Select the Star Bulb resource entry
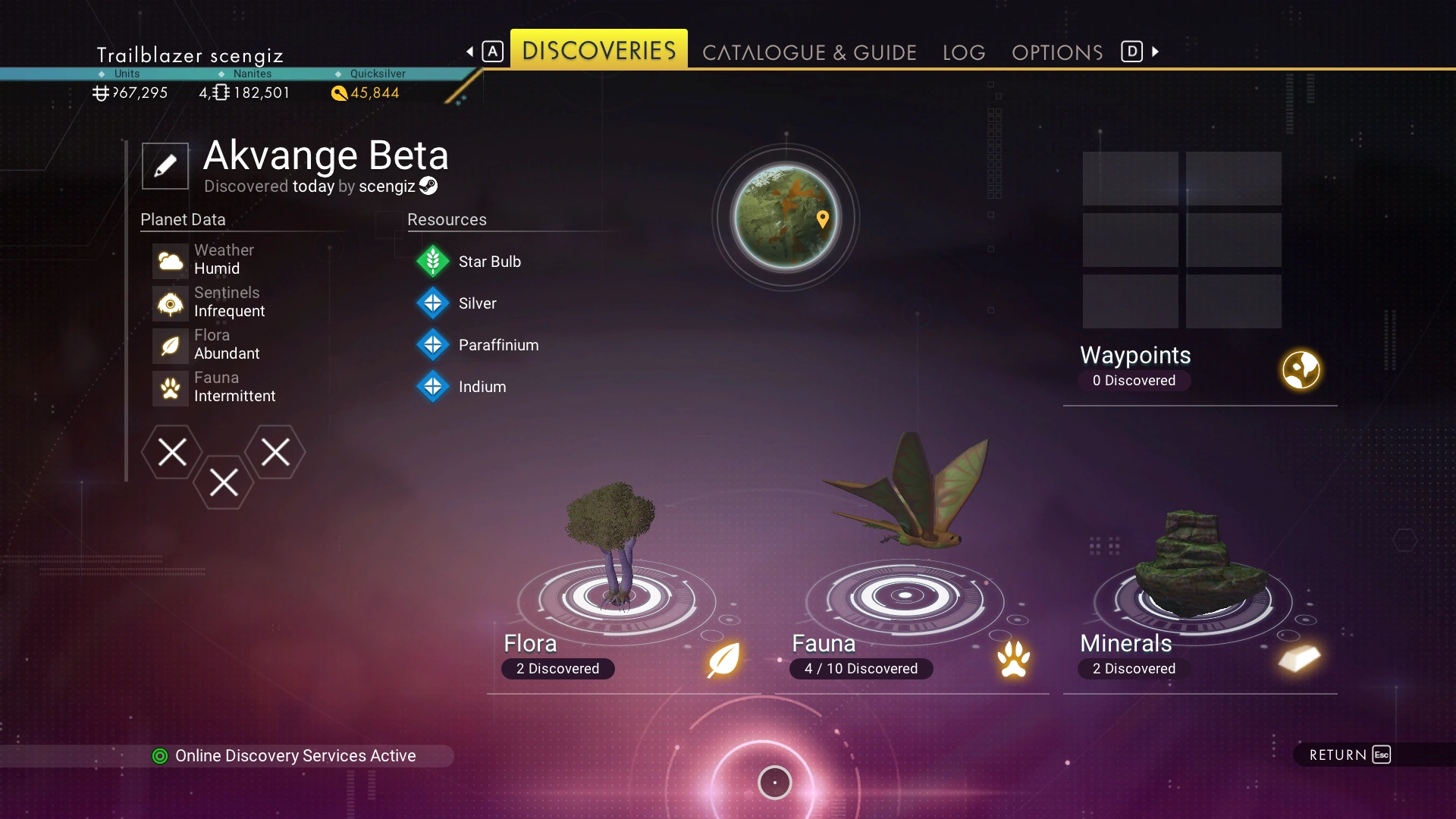Screen dimensions: 1456x819 (489, 262)
